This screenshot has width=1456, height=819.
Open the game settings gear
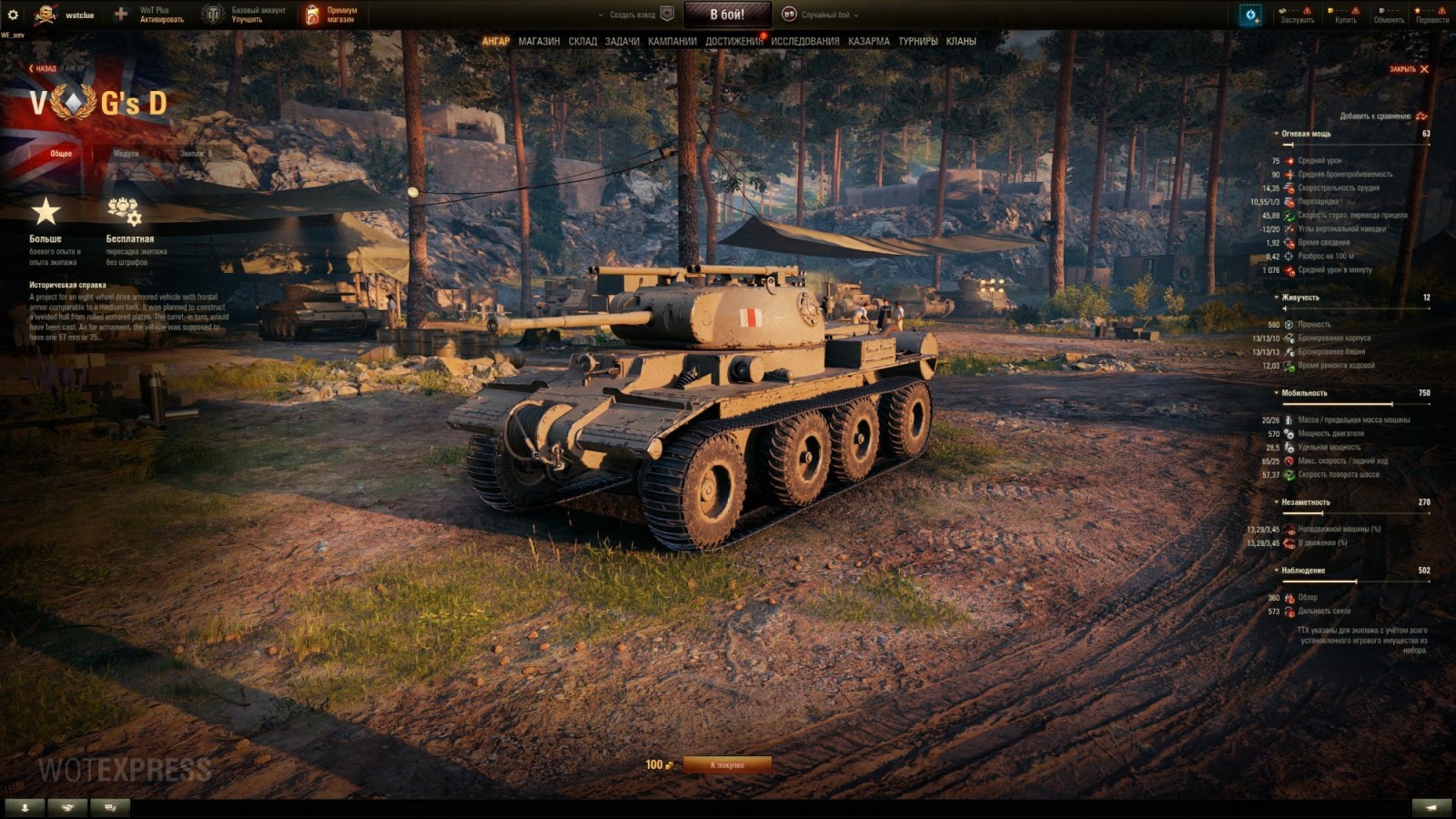[x=13, y=15]
